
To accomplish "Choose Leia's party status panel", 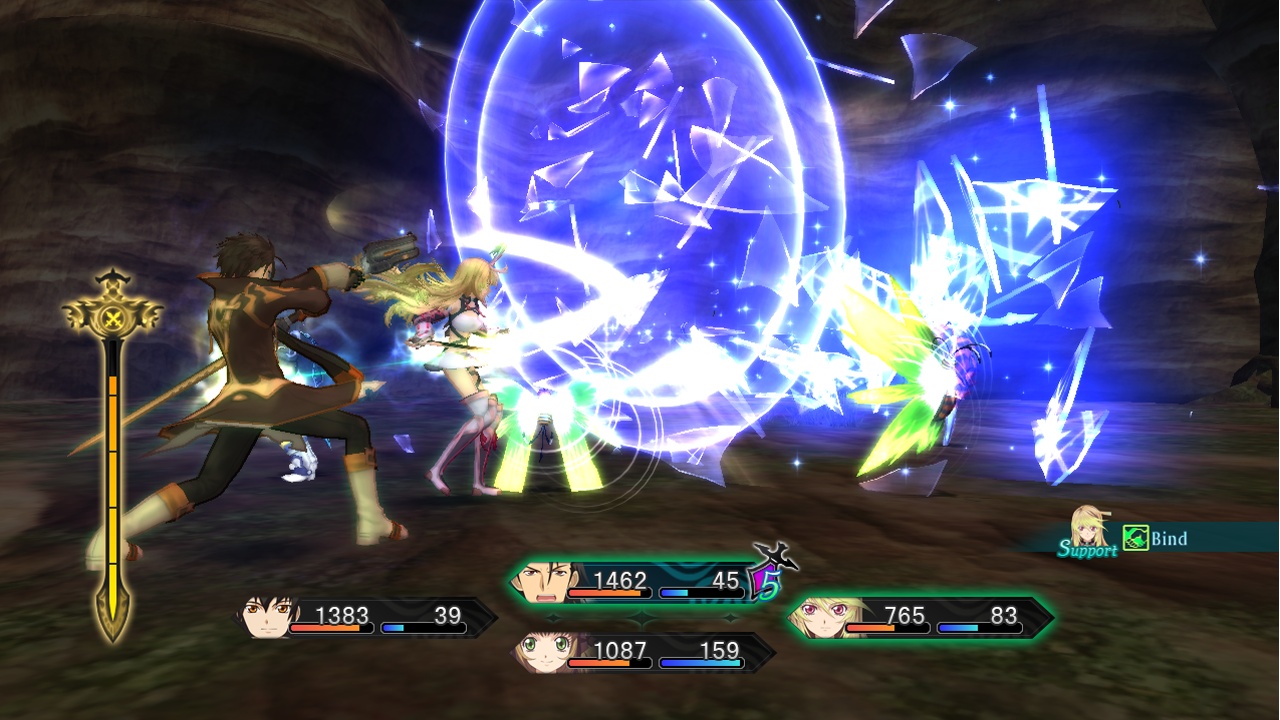I will [645, 653].
